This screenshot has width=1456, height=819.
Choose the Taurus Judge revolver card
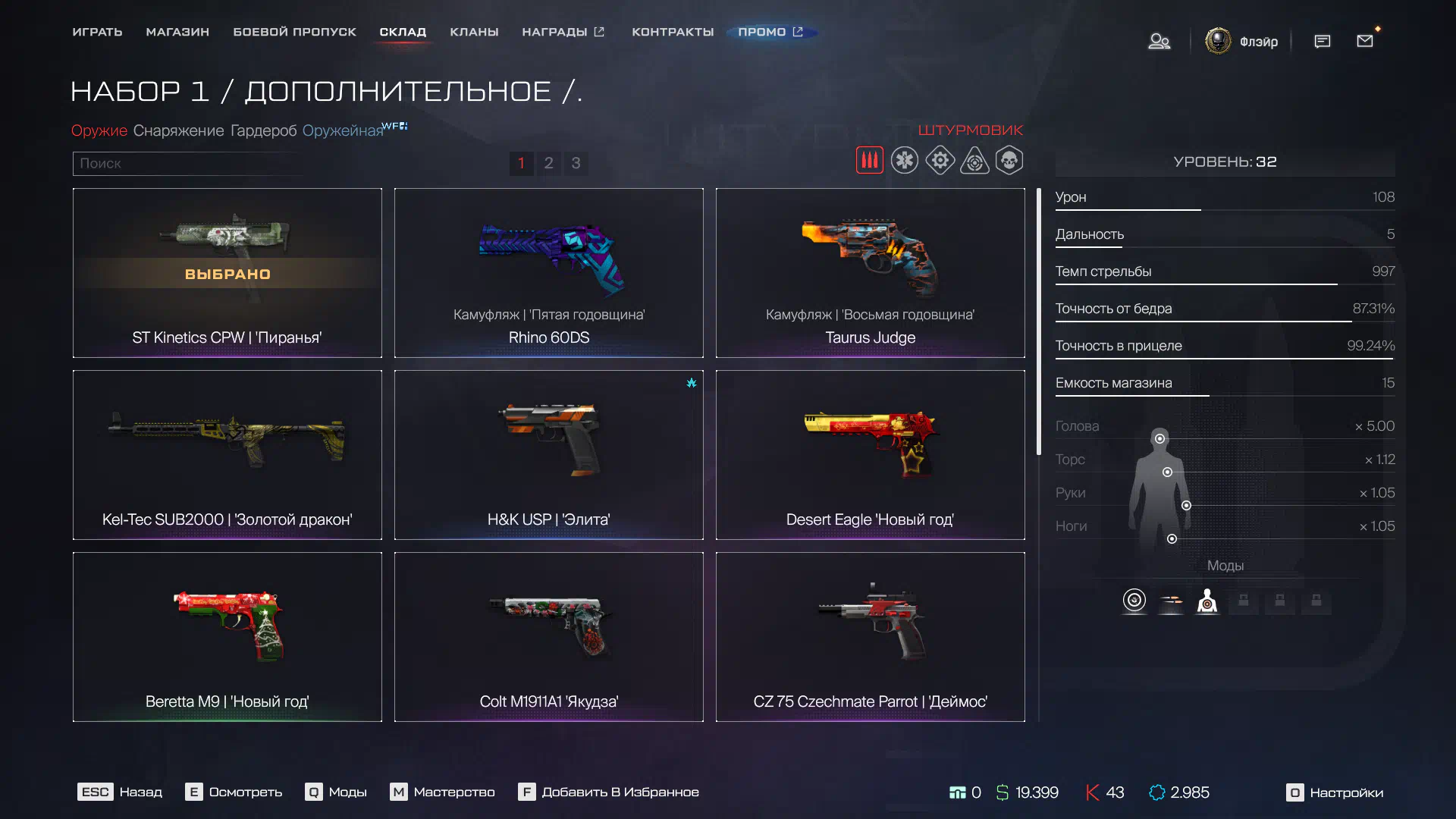[x=870, y=273]
